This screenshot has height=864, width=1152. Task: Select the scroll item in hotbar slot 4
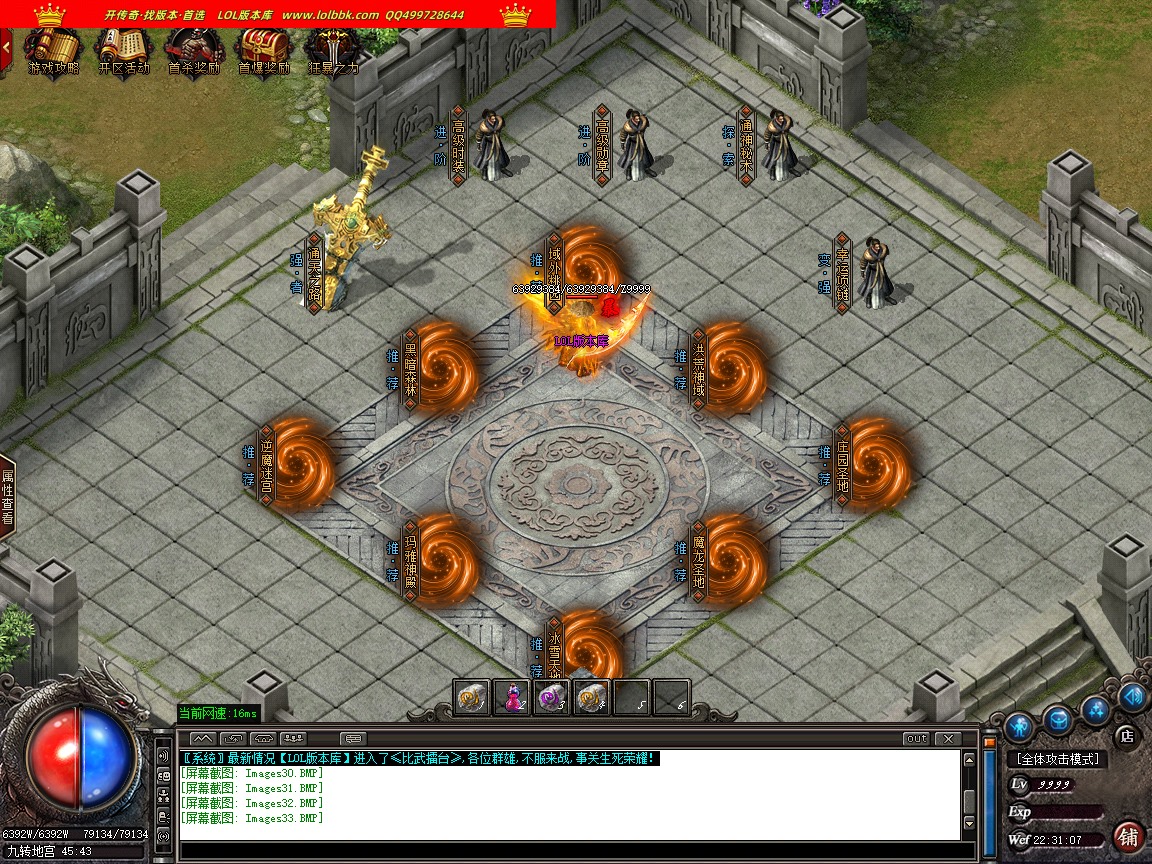591,697
